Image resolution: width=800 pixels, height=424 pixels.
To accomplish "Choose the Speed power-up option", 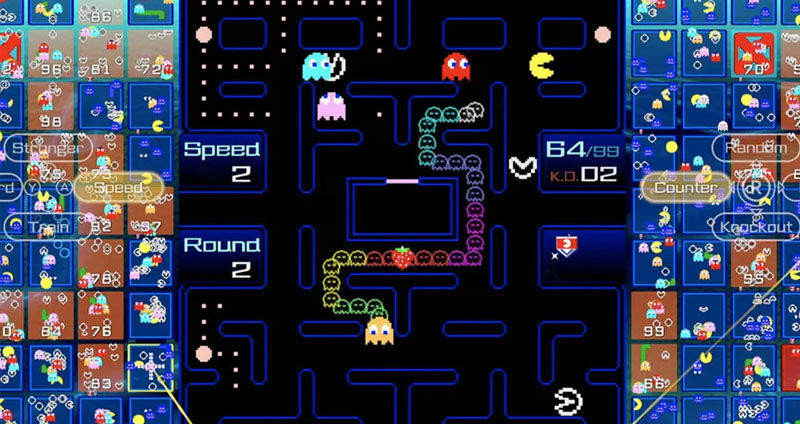I will pos(118,187).
